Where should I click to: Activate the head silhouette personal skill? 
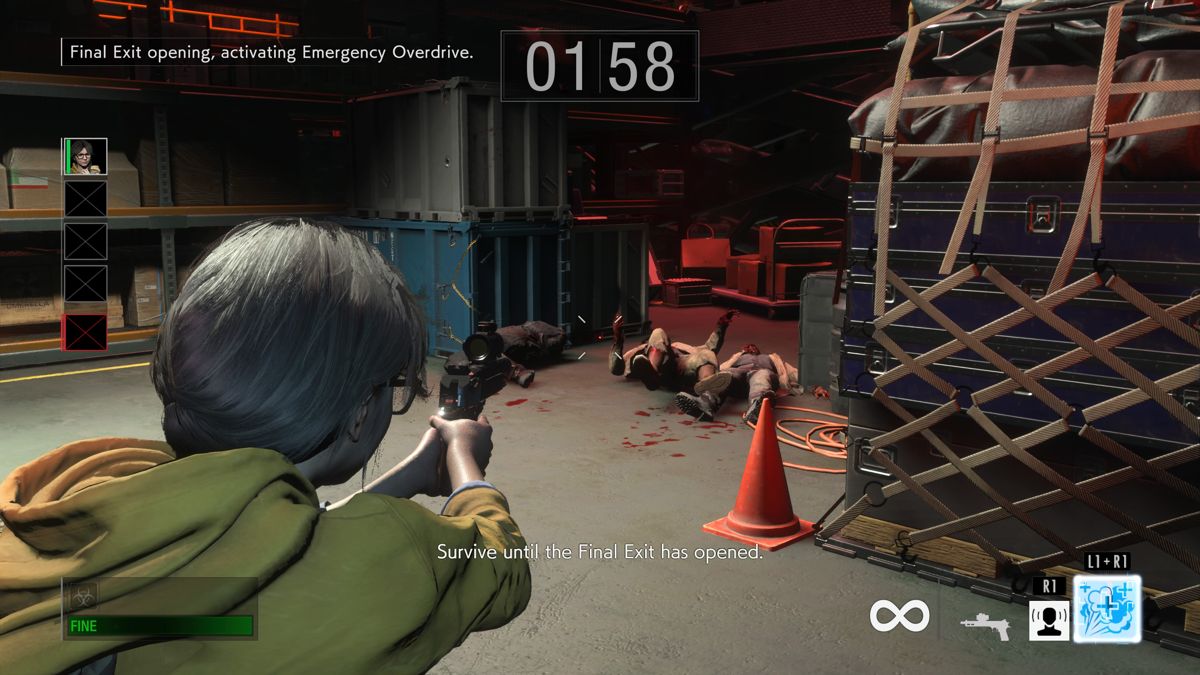point(1049,621)
